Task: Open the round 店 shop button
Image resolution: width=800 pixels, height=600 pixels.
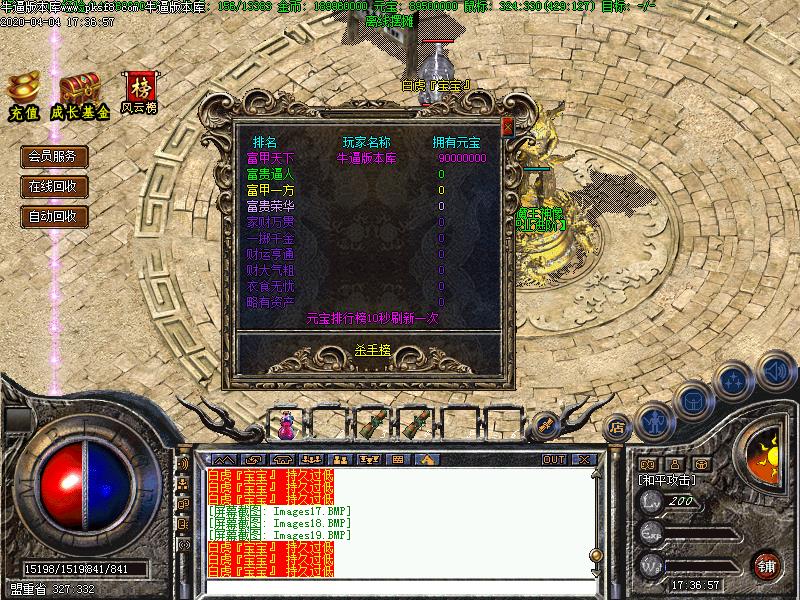Action: pos(617,424)
